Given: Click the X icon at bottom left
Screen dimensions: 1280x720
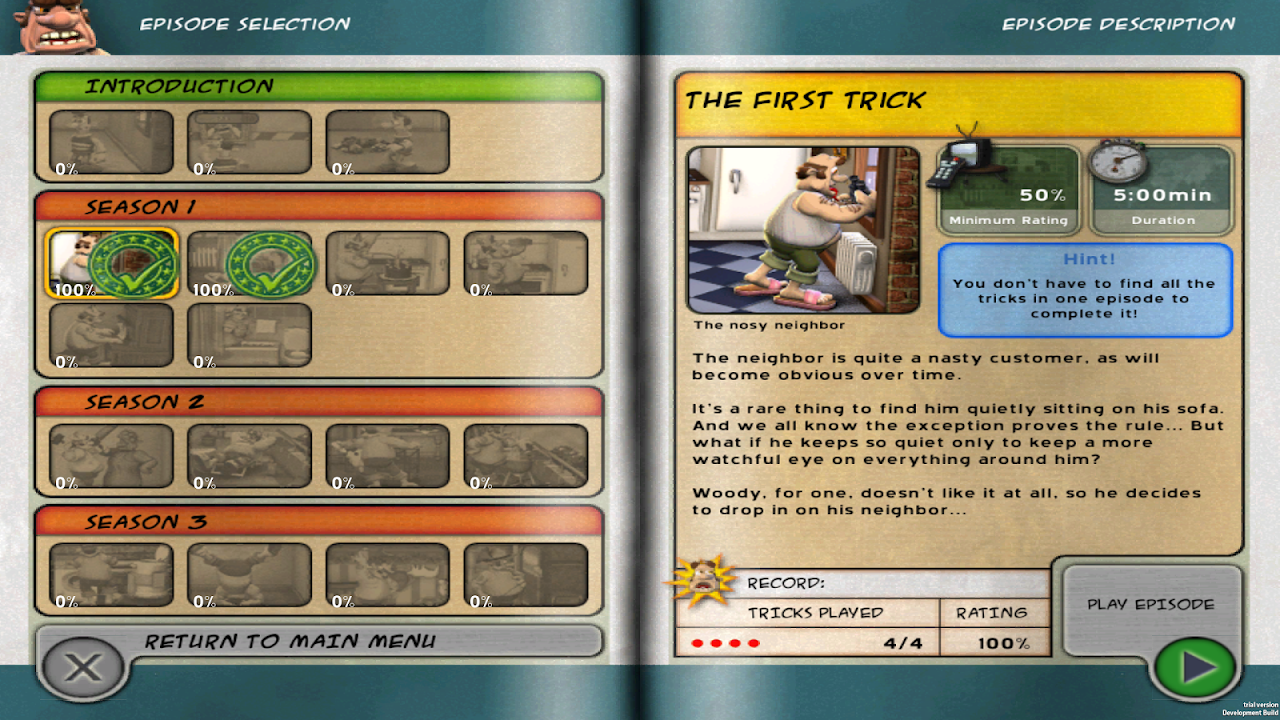Looking at the screenshot, I should 82,668.
